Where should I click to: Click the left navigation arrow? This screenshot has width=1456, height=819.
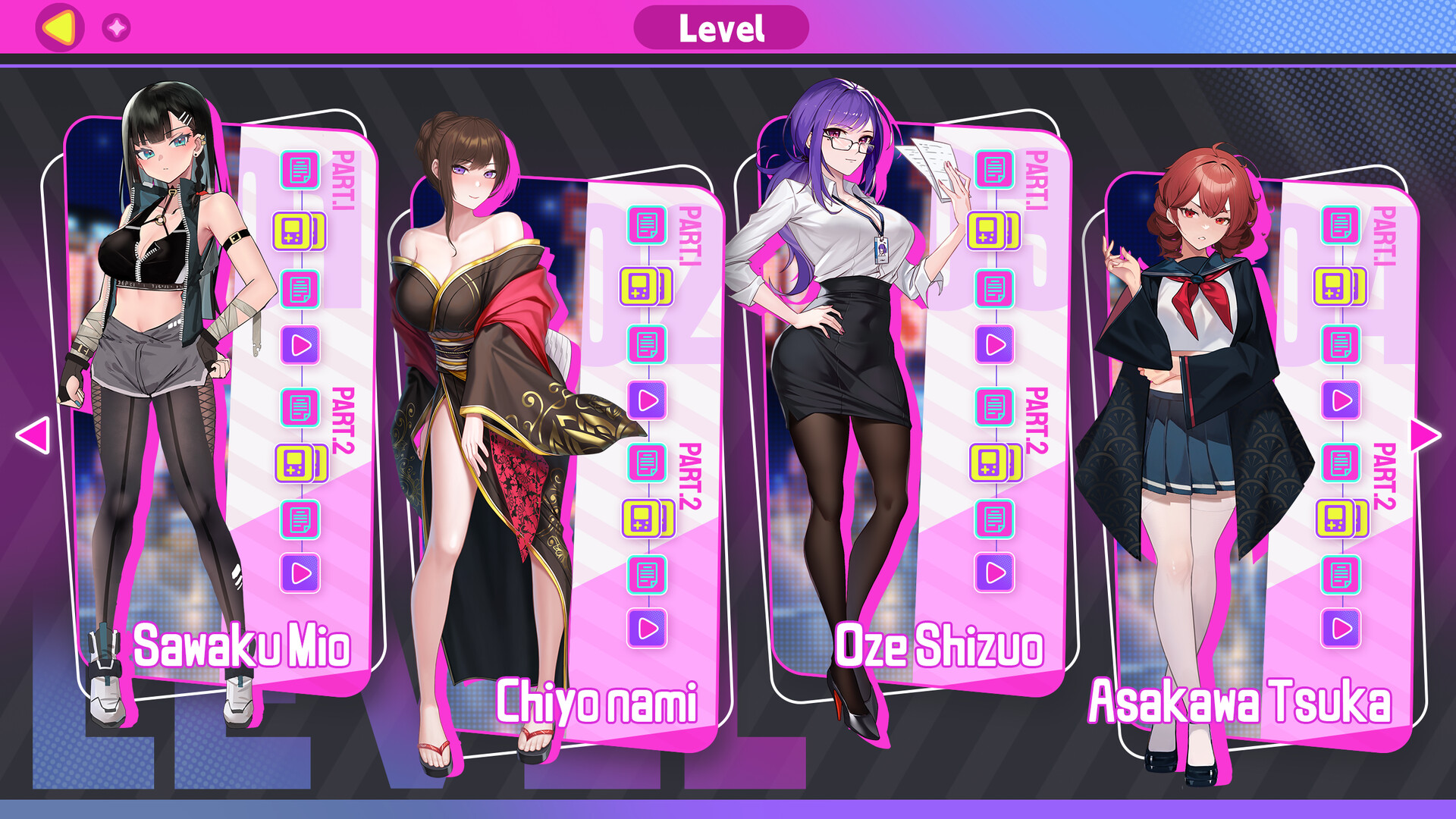(31, 436)
